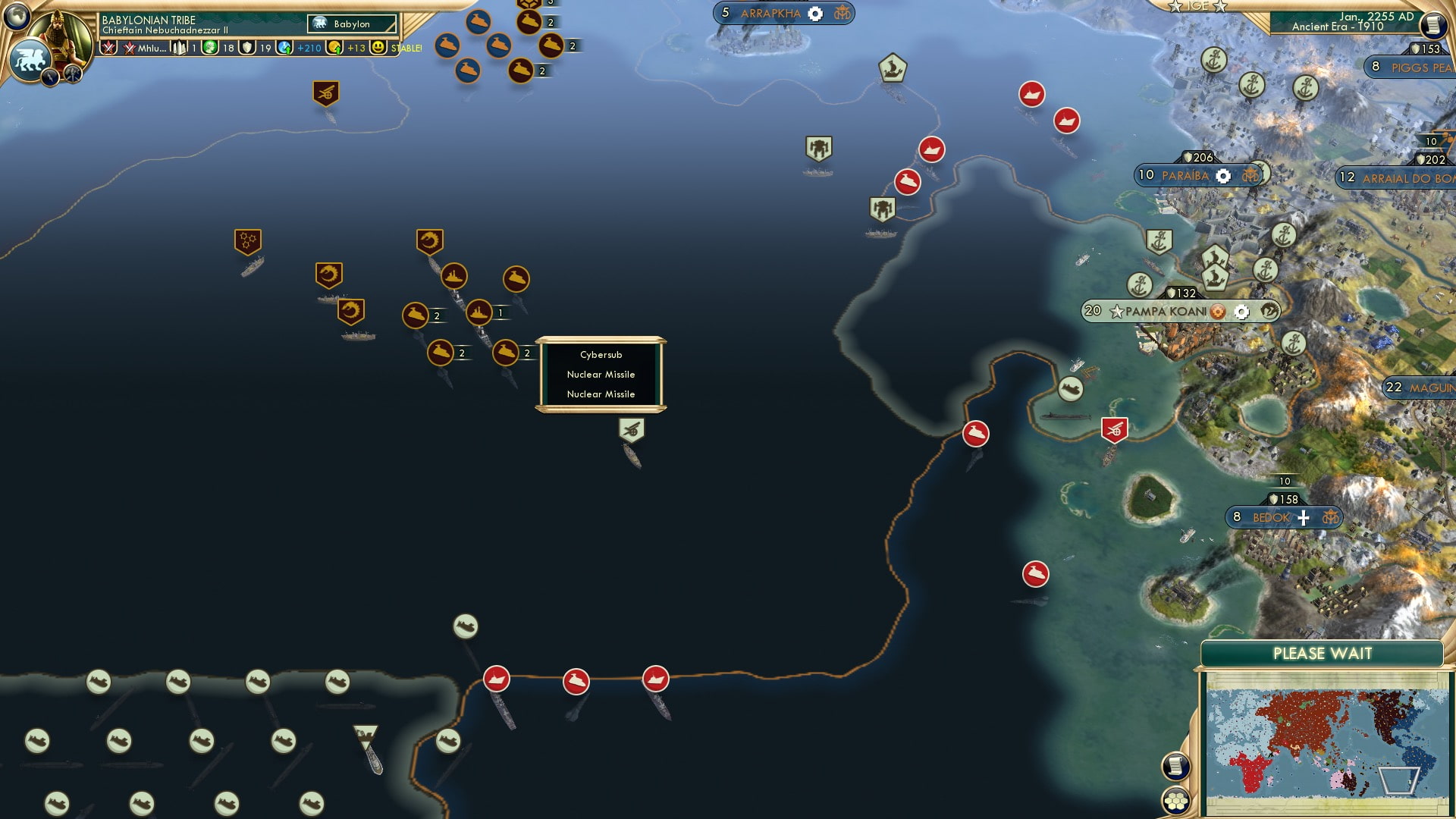Click the happiness smiley face in the resource bar
The image size is (1456, 819).
tap(377, 48)
